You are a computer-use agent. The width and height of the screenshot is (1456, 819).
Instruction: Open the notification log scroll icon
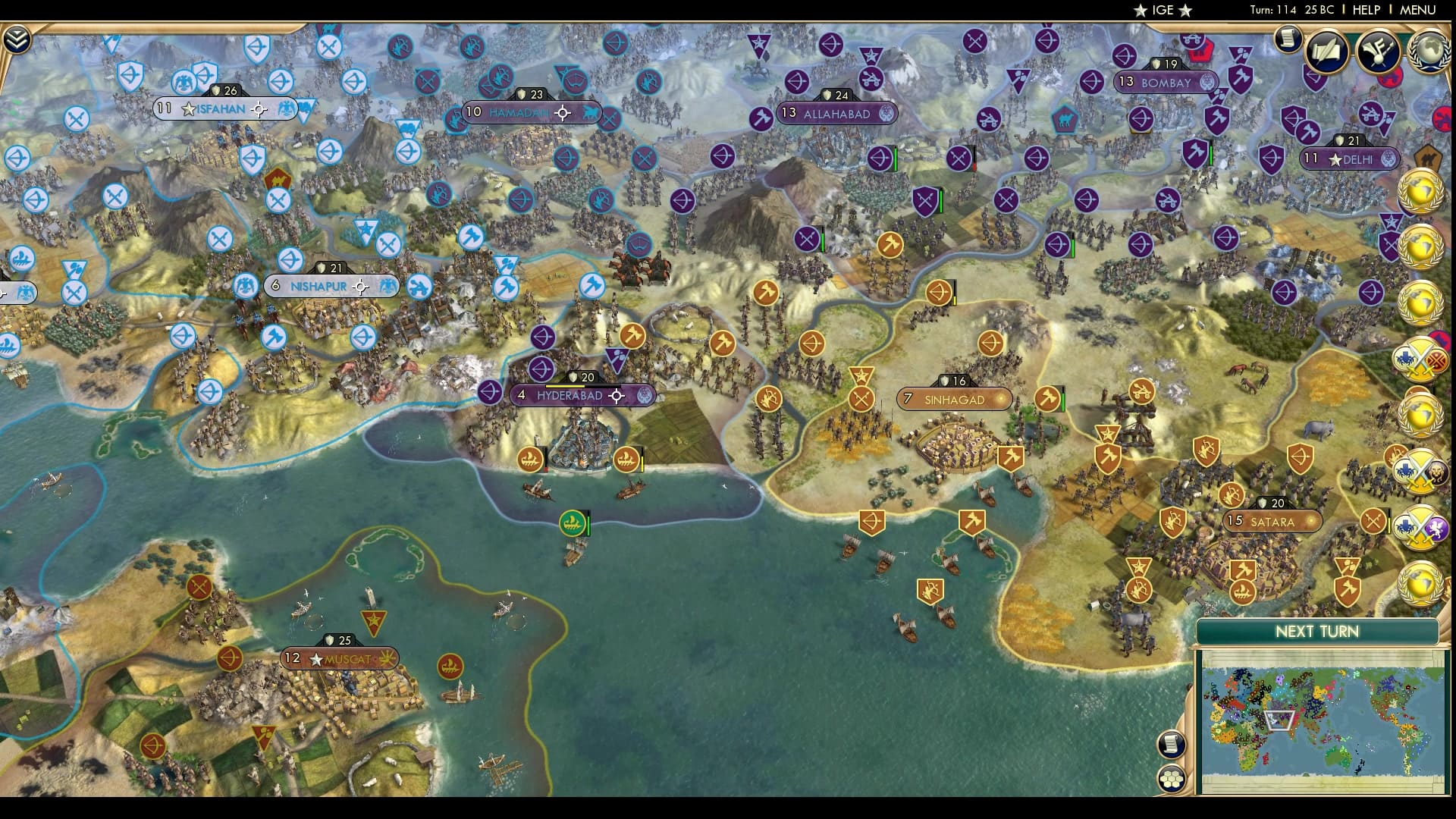click(1288, 39)
